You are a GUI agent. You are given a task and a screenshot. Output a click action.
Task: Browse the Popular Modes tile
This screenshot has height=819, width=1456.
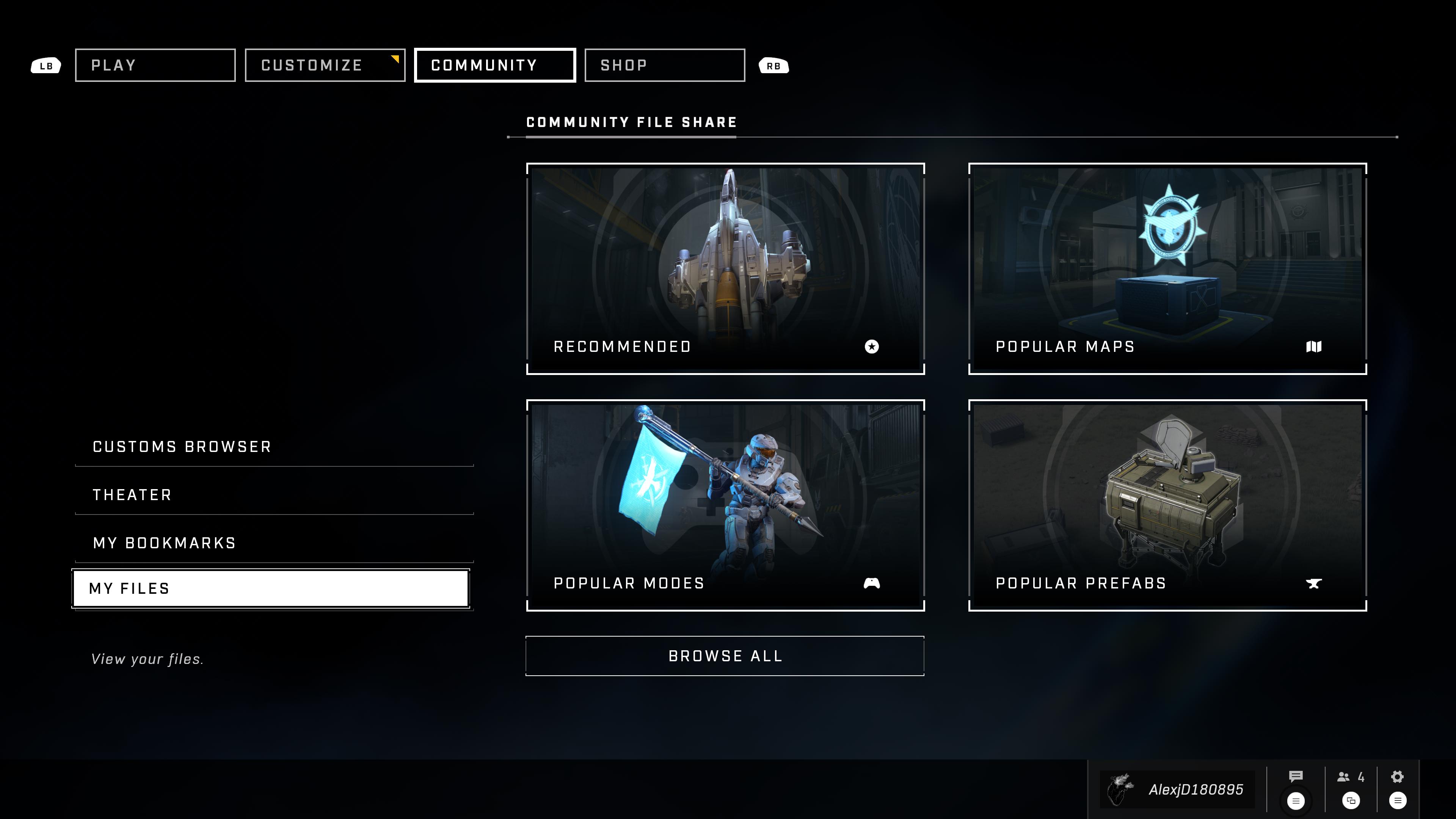(725, 505)
